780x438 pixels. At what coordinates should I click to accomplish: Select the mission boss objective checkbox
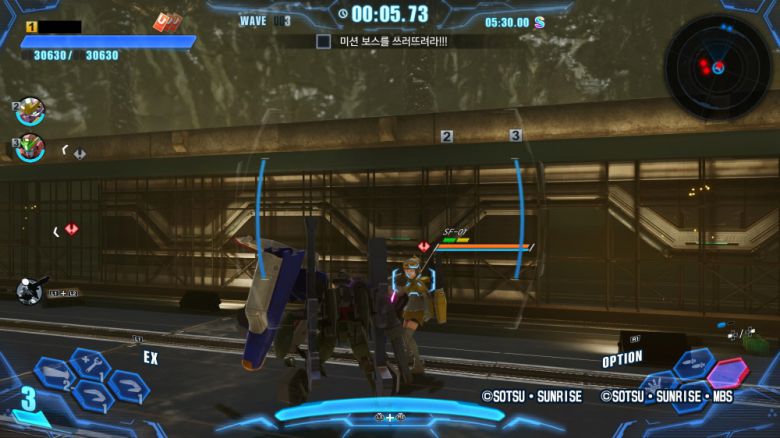pyautogui.click(x=323, y=42)
